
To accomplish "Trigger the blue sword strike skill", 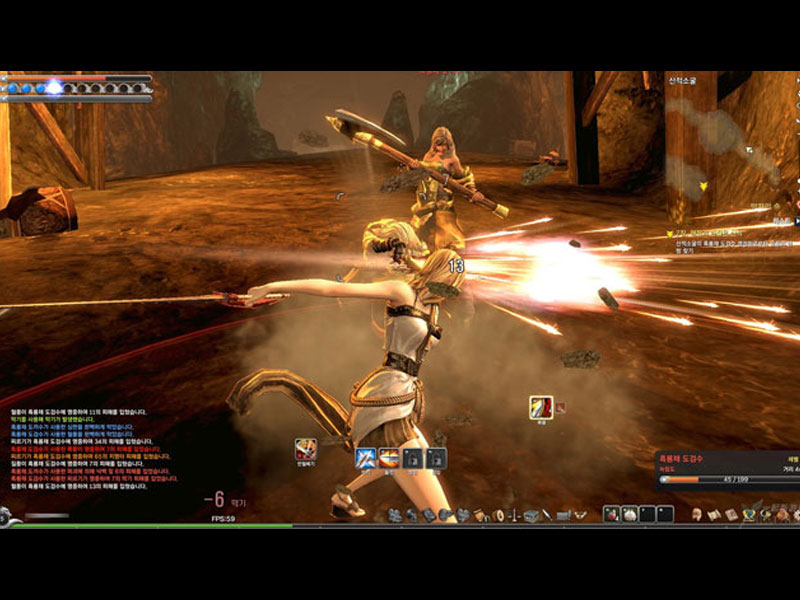I will pyautogui.click(x=365, y=458).
